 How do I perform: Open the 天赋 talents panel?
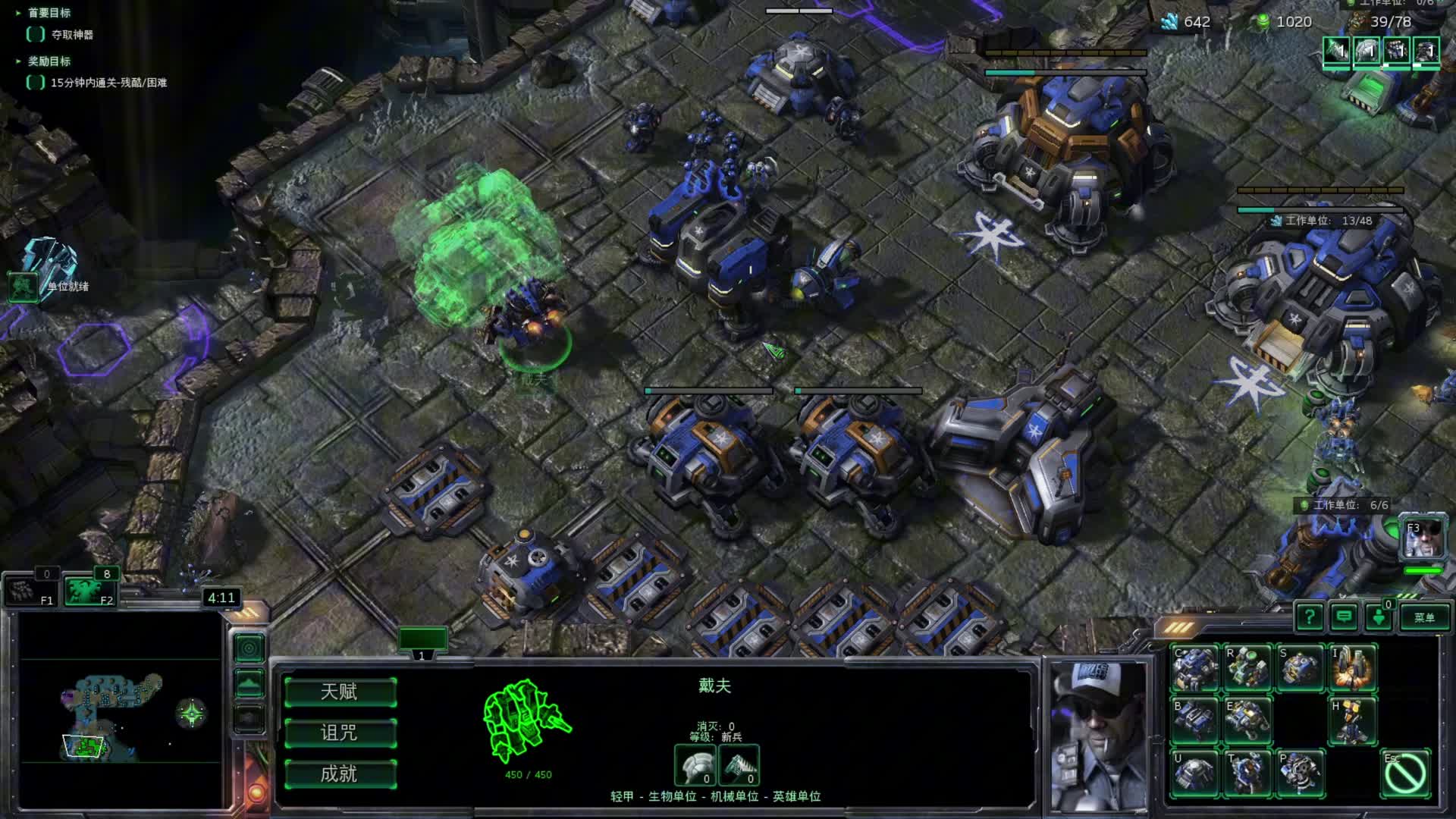coord(340,692)
